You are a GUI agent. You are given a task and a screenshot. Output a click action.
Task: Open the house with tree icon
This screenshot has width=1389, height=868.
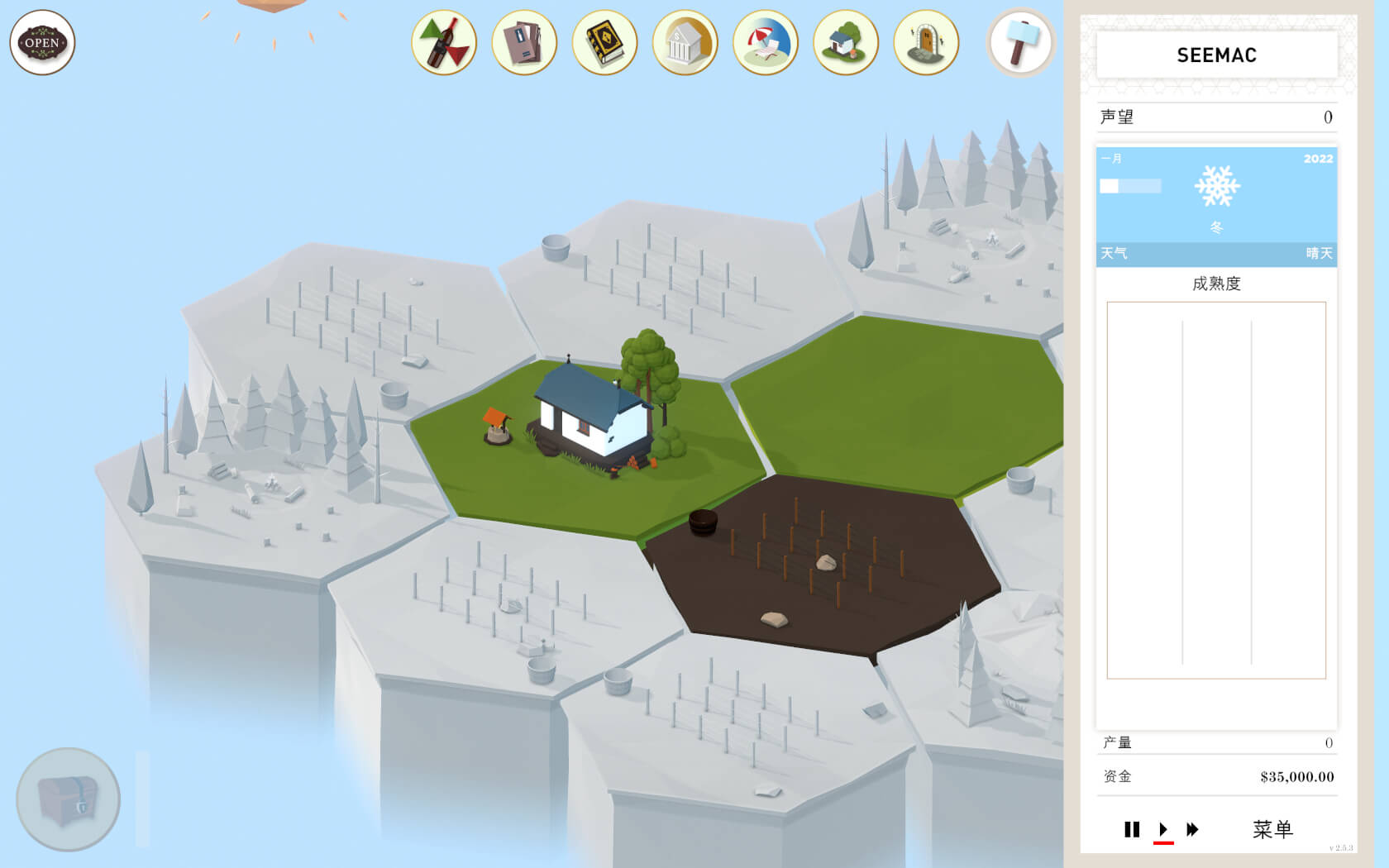[x=845, y=43]
